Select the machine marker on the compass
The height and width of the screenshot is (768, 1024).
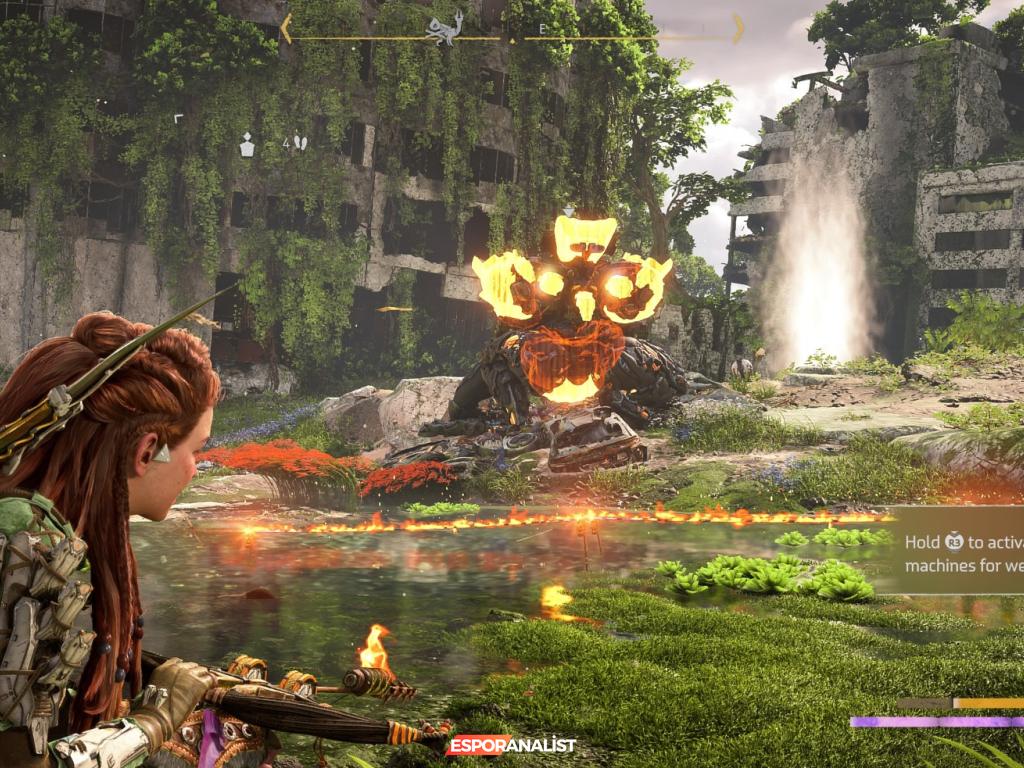pos(444,27)
